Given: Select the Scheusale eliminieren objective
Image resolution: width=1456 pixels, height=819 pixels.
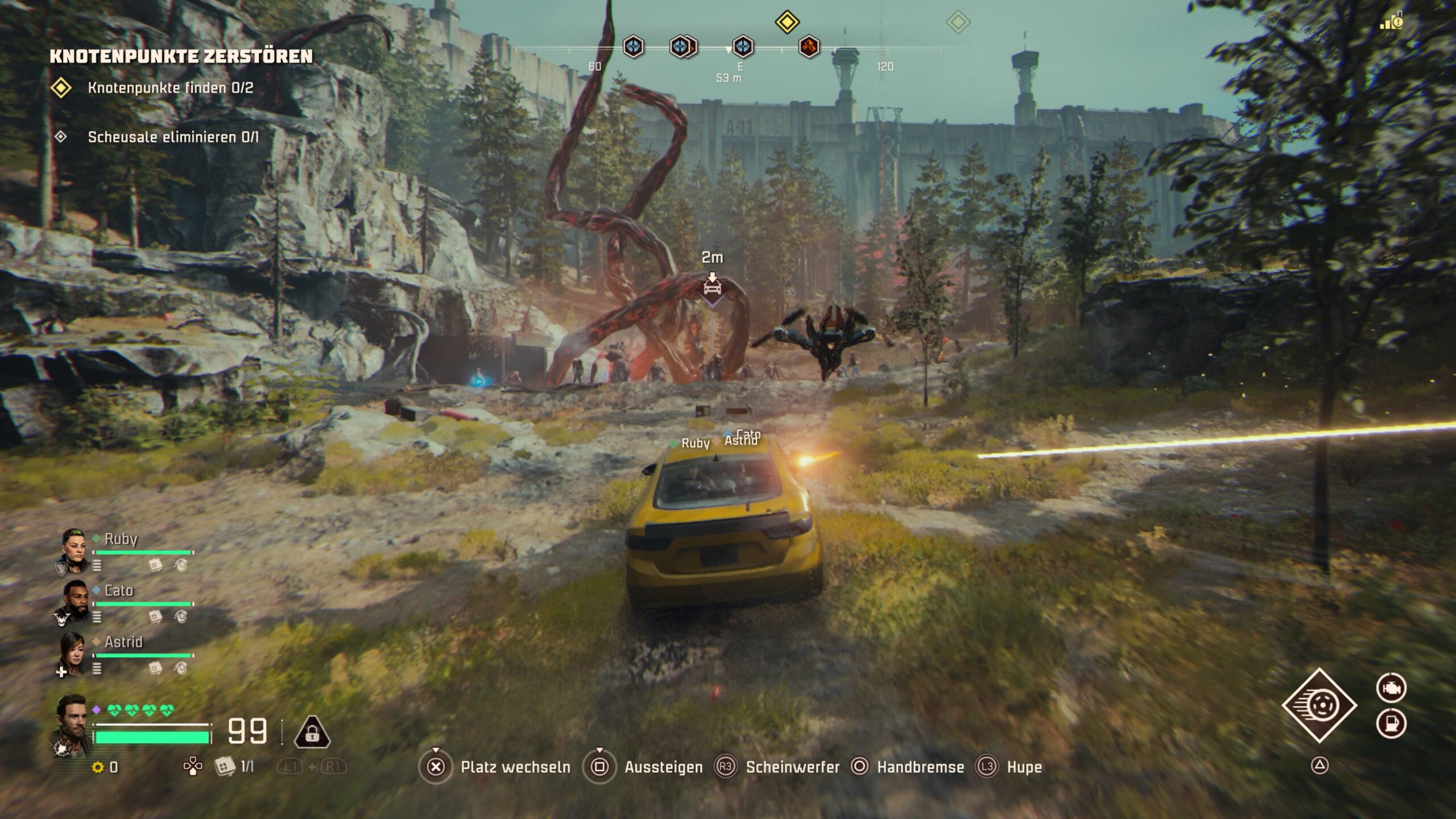Looking at the screenshot, I should 173,137.
